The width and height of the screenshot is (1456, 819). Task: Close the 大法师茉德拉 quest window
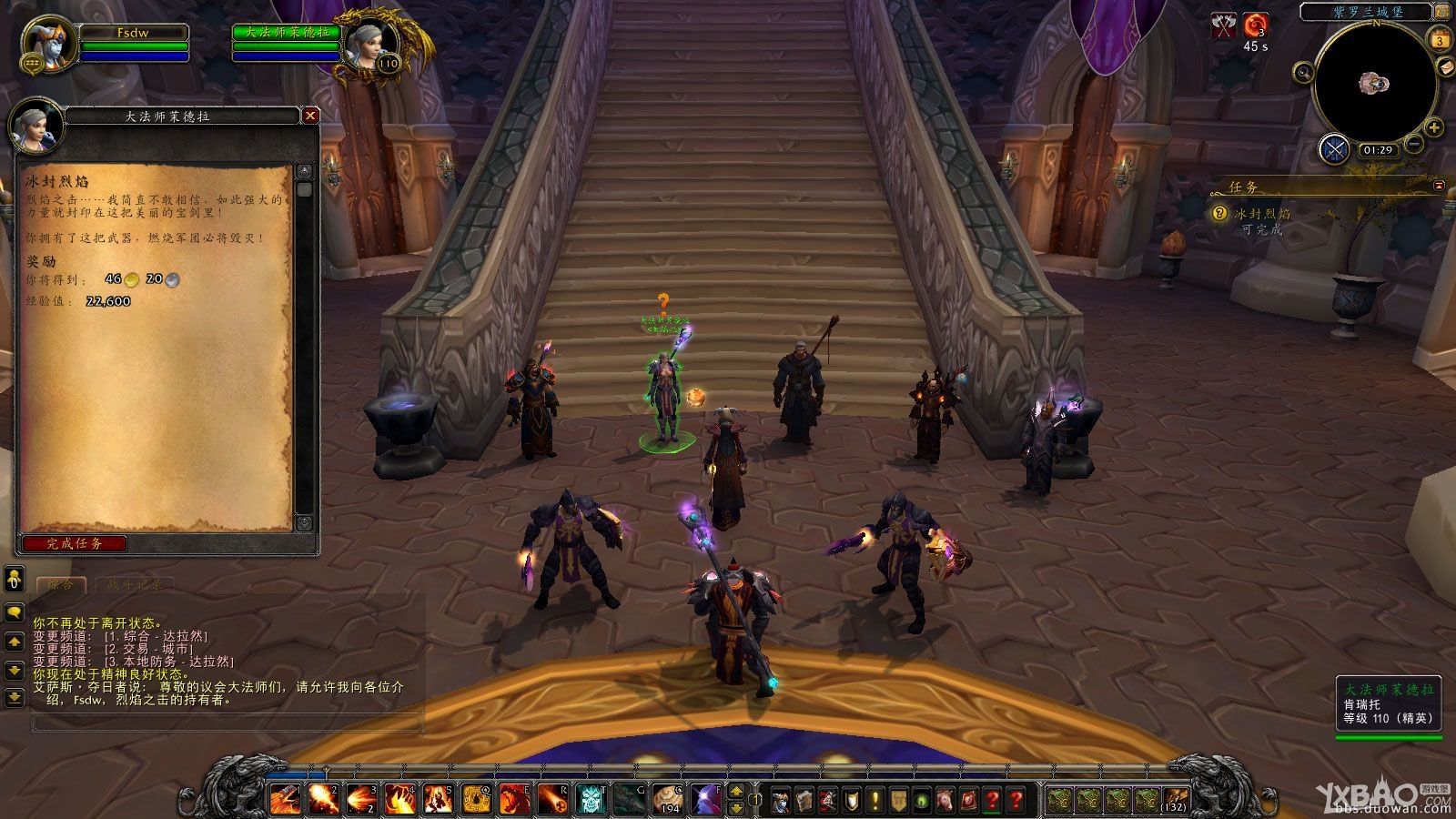coord(310,116)
